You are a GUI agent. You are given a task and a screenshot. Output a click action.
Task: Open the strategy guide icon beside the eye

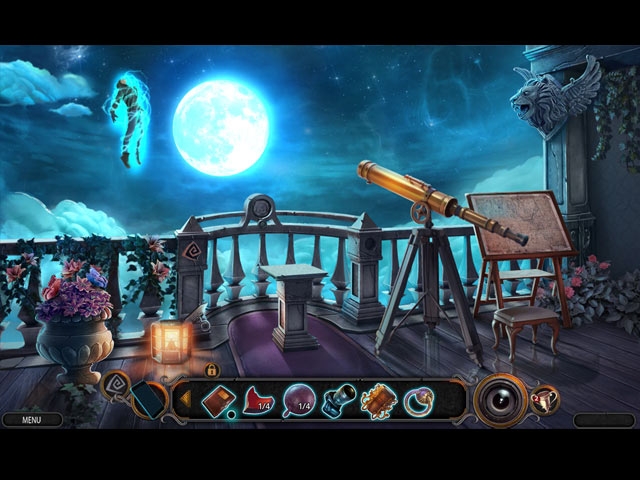[546, 400]
